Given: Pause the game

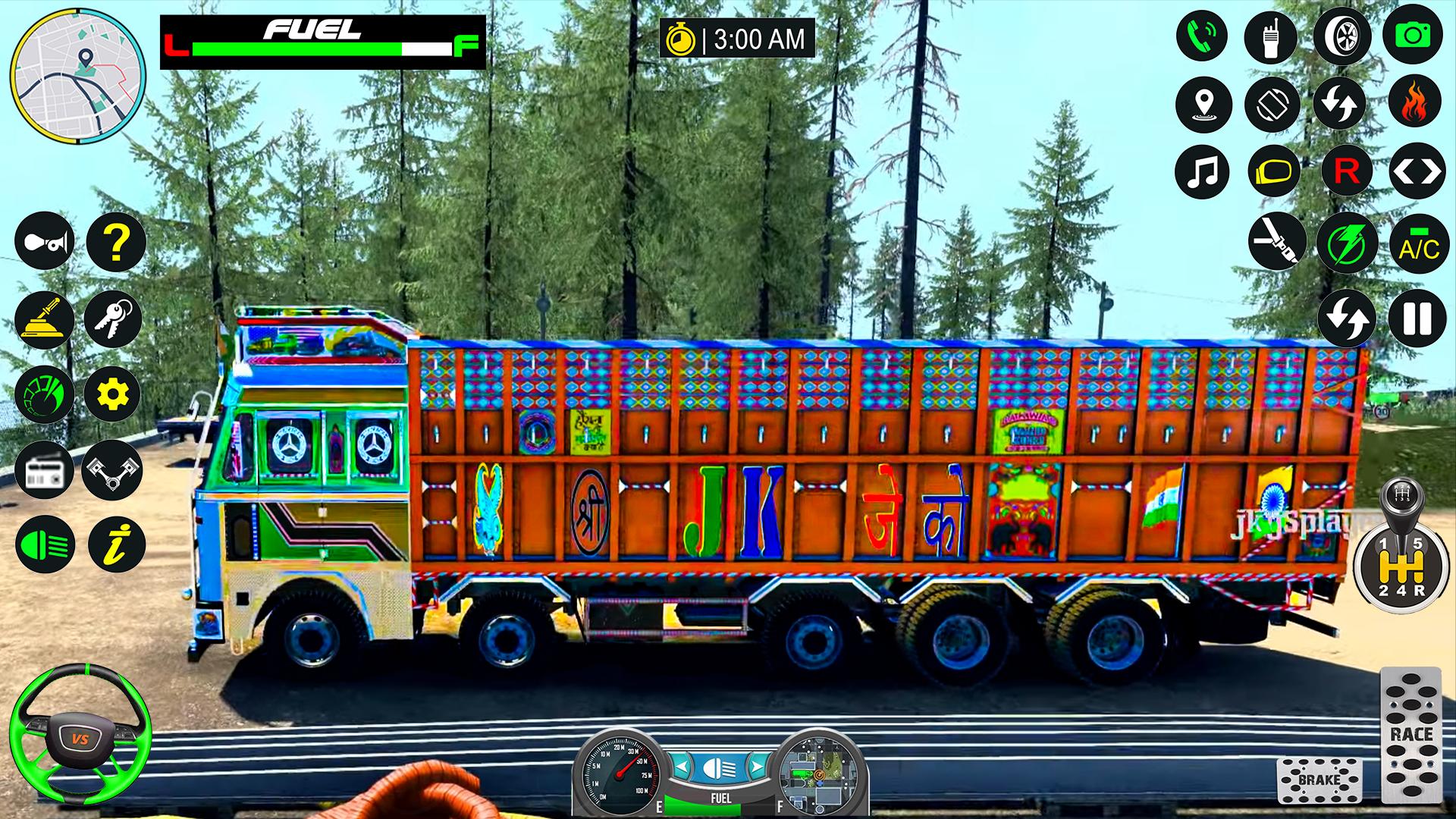Looking at the screenshot, I should pos(1417,318).
